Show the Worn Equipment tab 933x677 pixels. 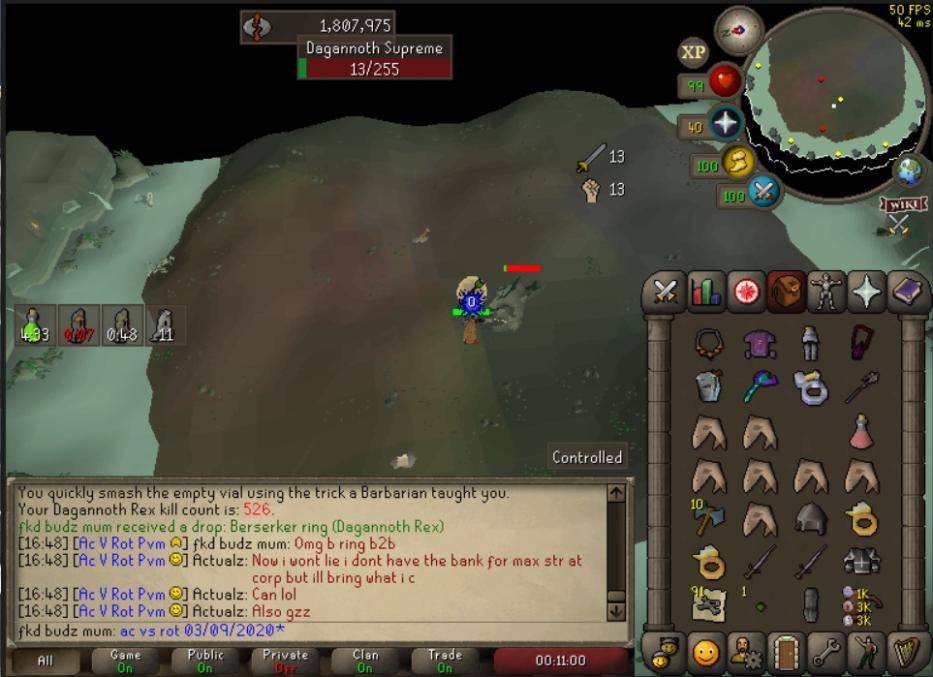(828, 292)
